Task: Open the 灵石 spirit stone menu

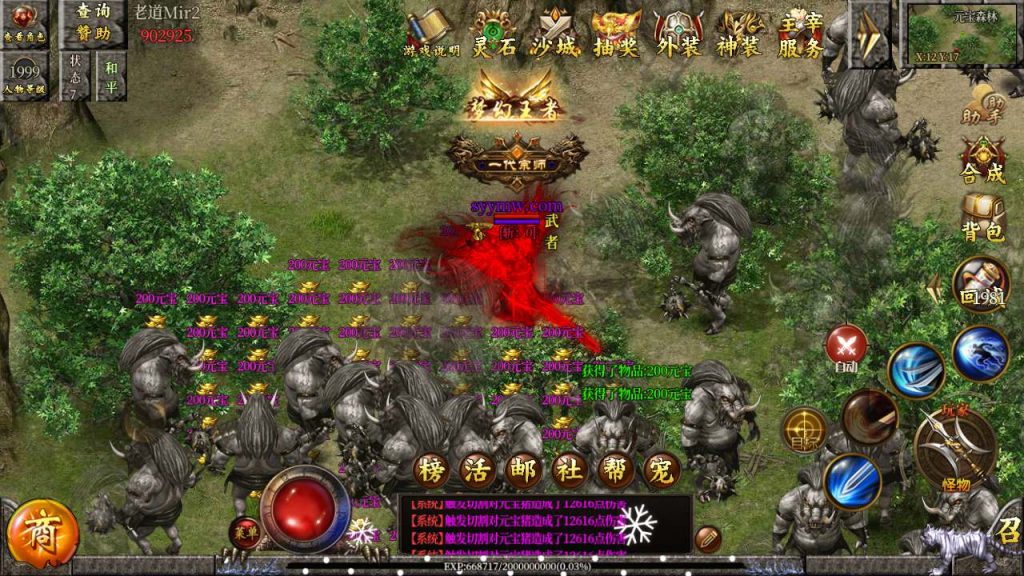Action: pos(494,33)
